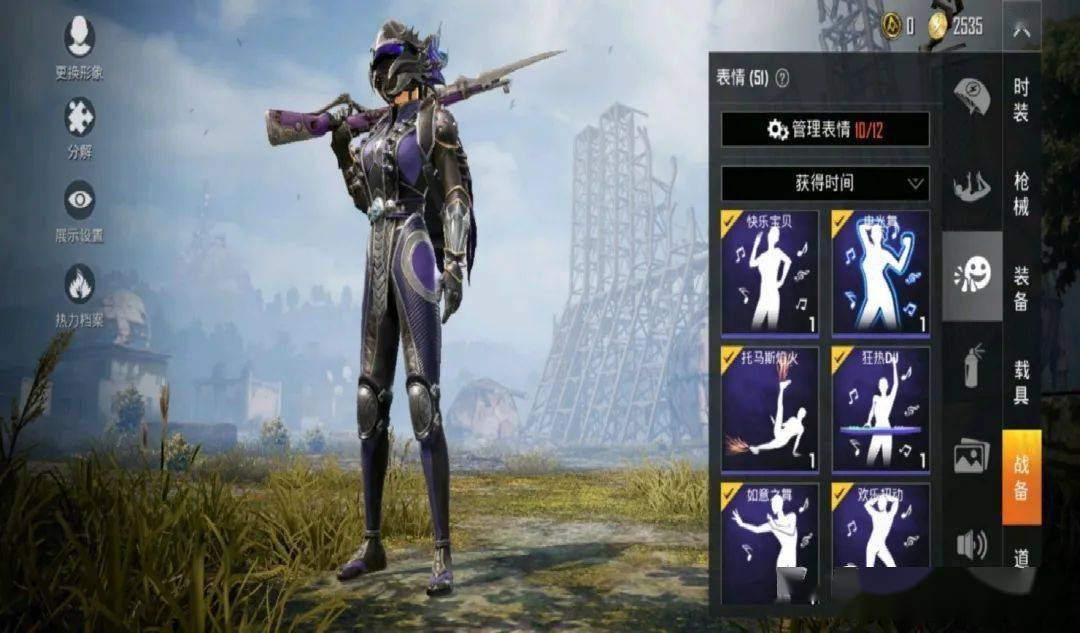Viewport: 1080px width, 633px height.
Task: Select the glowing blue dance emote
Action: click(x=880, y=271)
